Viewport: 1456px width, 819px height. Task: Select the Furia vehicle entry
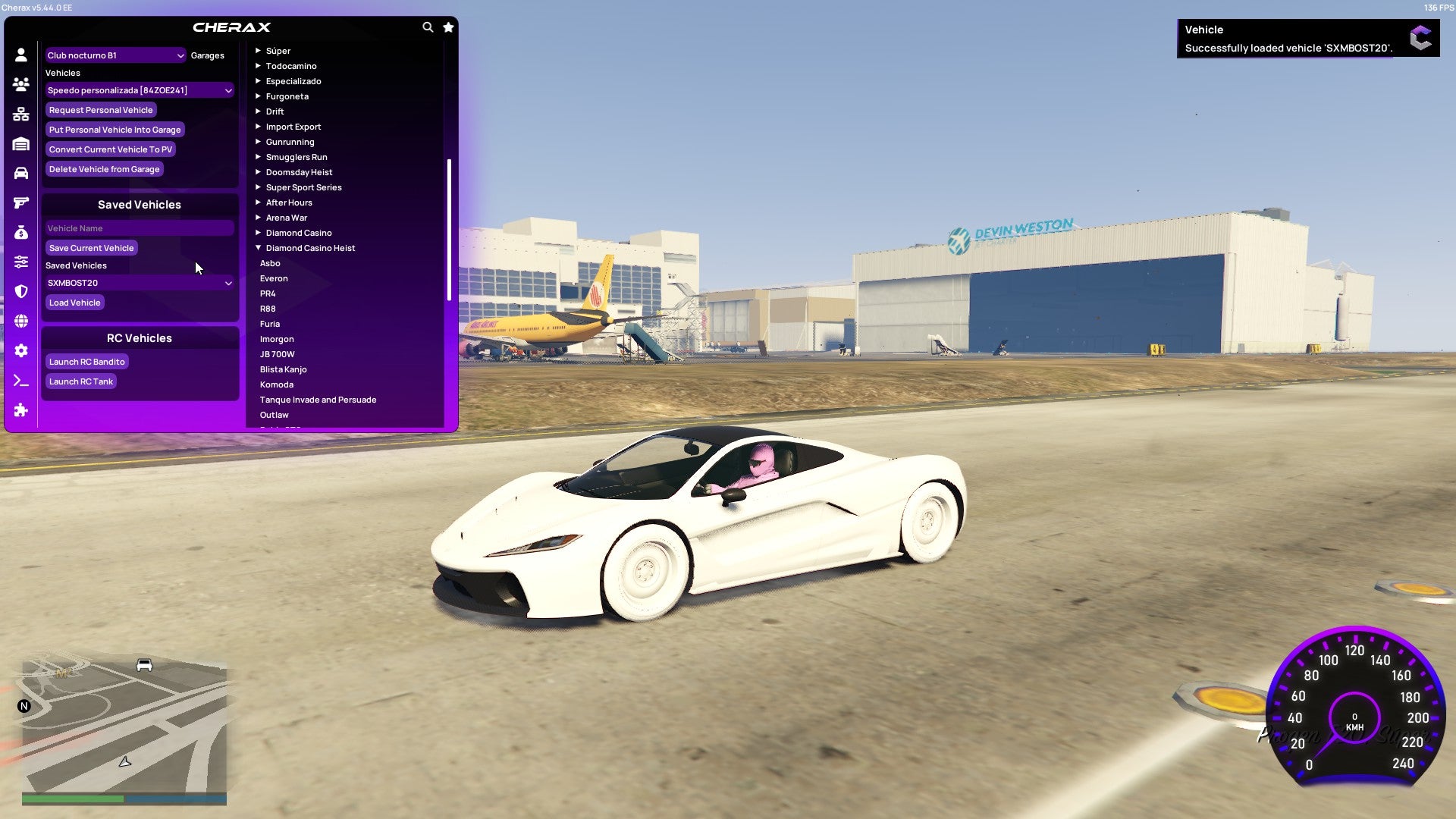(x=270, y=324)
